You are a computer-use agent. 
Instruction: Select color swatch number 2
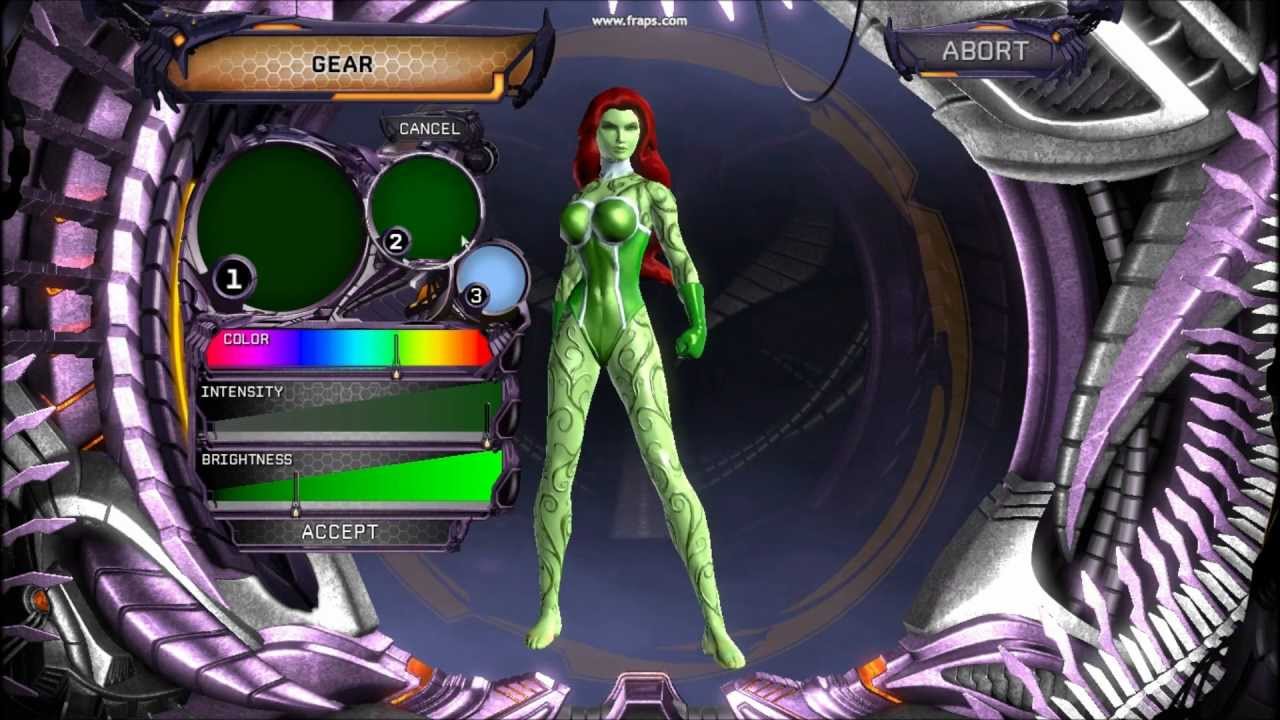(x=425, y=205)
